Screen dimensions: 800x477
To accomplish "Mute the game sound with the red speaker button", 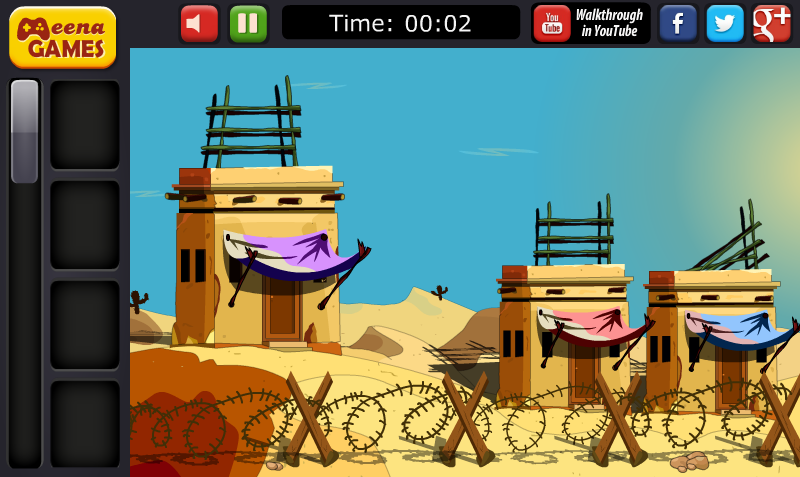I will tap(199, 23).
